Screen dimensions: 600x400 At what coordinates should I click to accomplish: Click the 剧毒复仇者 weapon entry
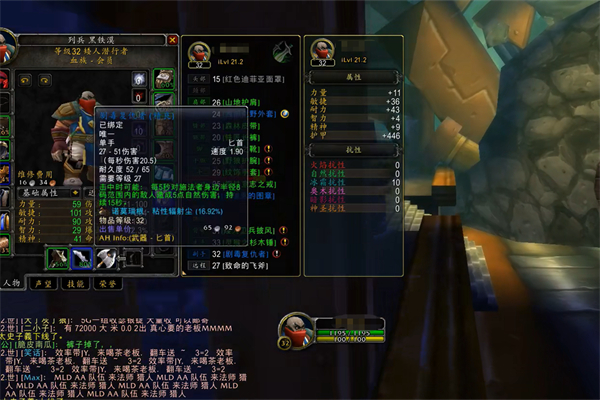click(239, 254)
